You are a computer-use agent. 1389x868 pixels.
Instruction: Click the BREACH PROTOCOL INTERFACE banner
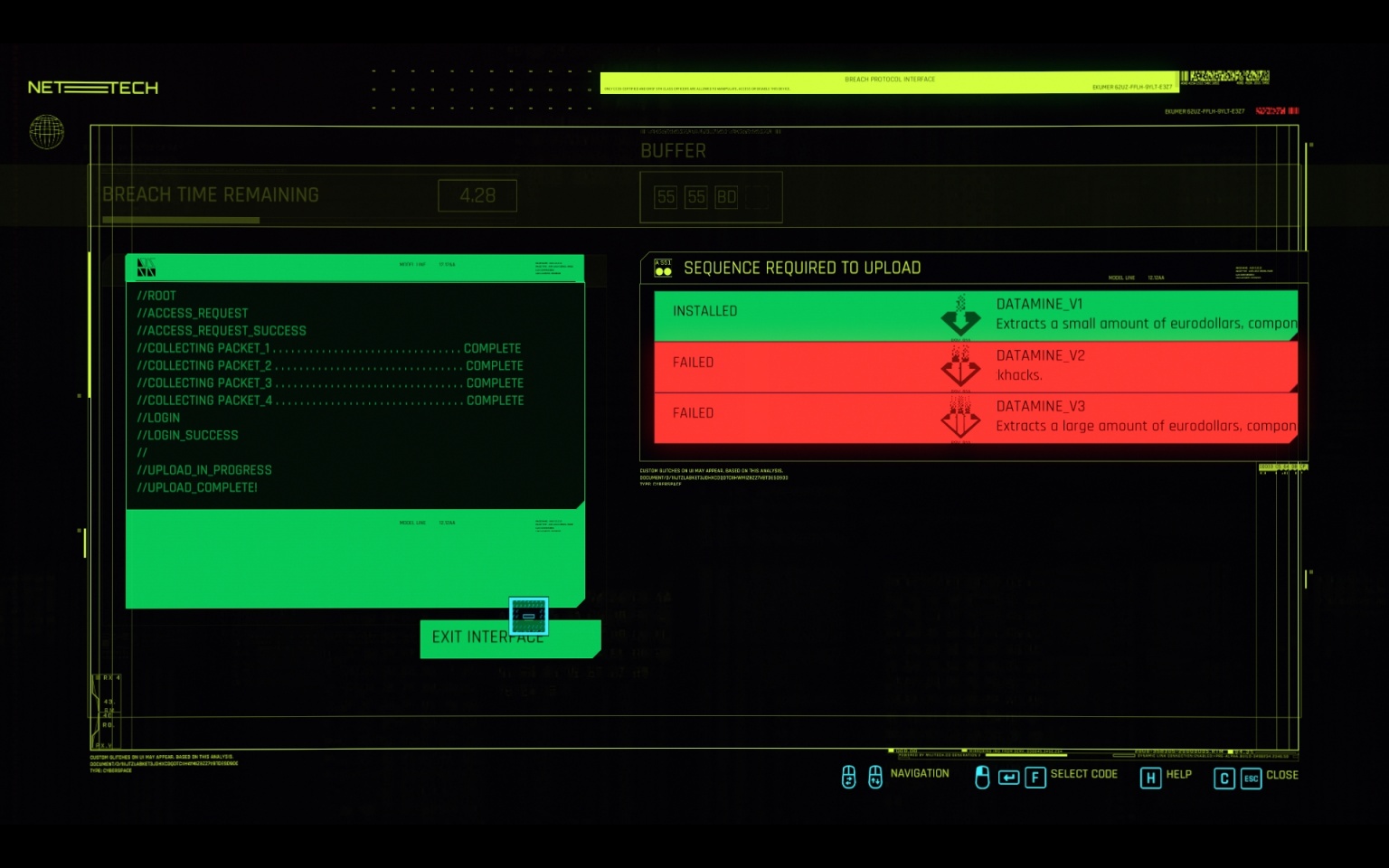pyautogui.click(x=889, y=80)
